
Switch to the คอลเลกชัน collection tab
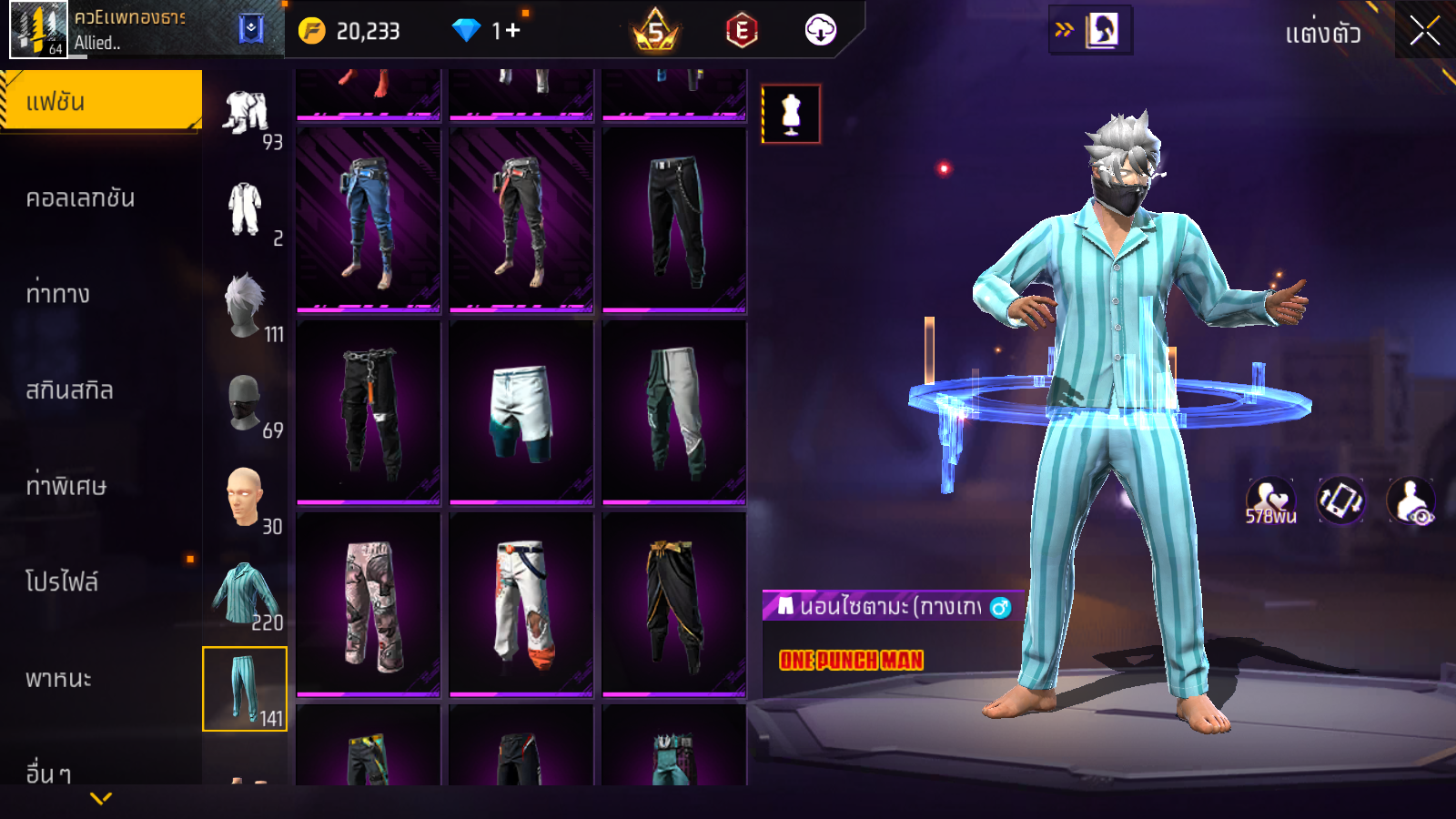[82, 197]
